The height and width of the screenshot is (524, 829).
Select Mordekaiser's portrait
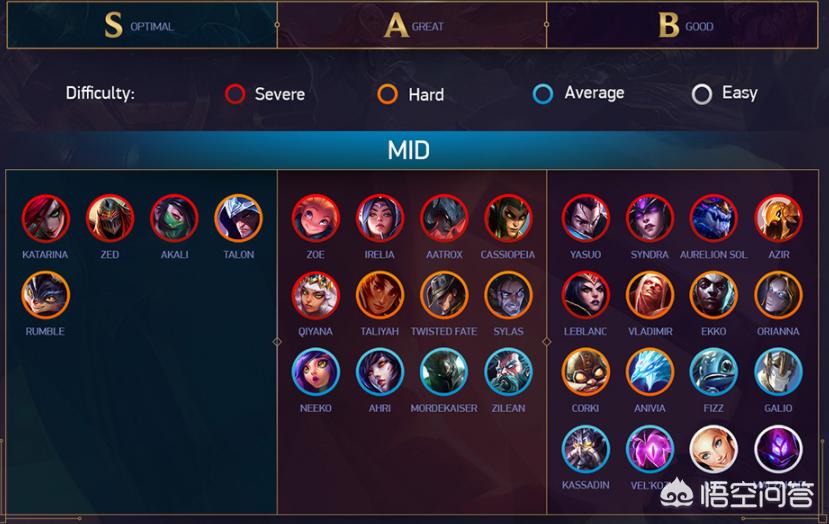[x=444, y=372]
